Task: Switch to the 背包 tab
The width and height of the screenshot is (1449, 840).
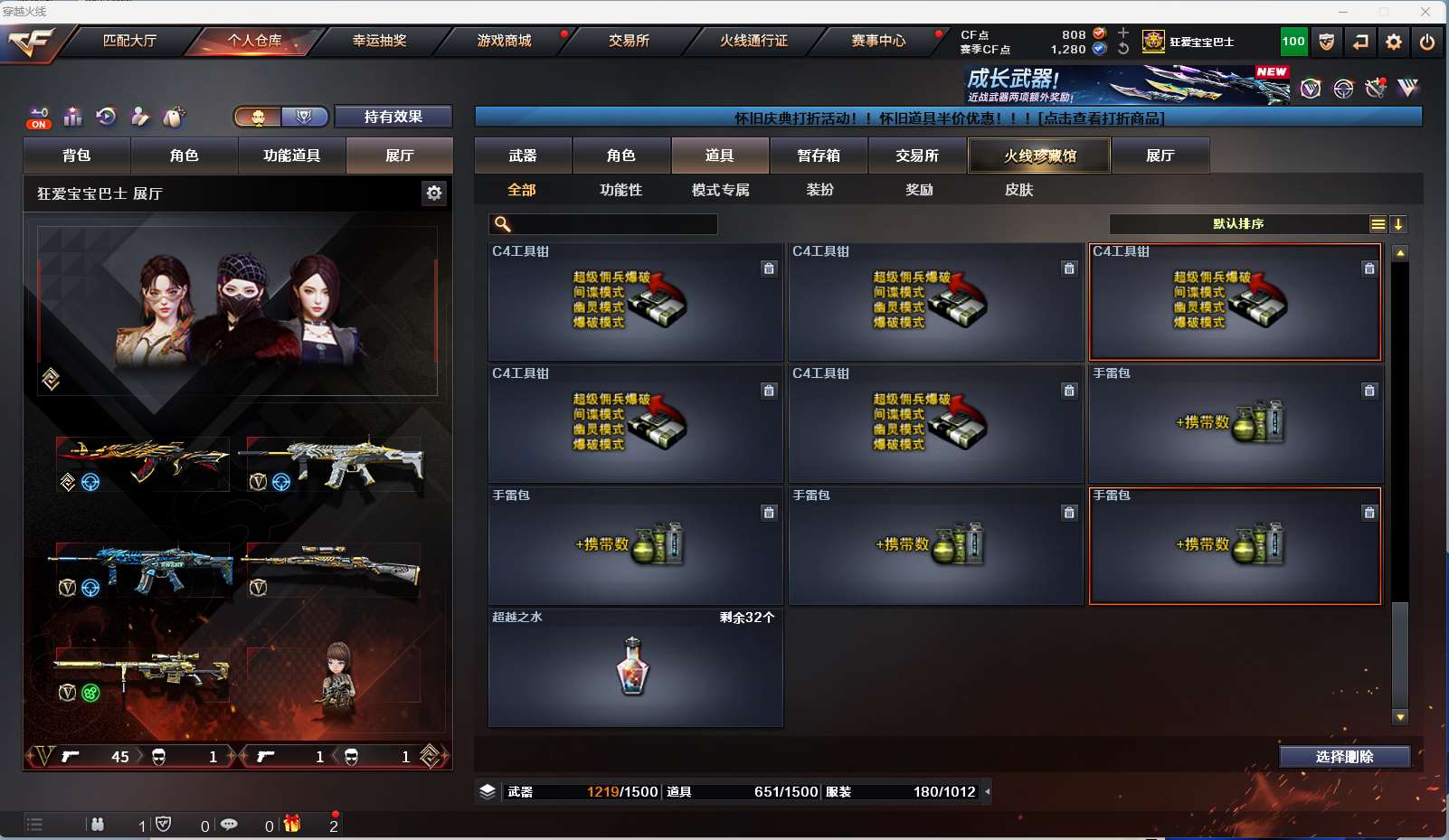Action: [x=77, y=156]
